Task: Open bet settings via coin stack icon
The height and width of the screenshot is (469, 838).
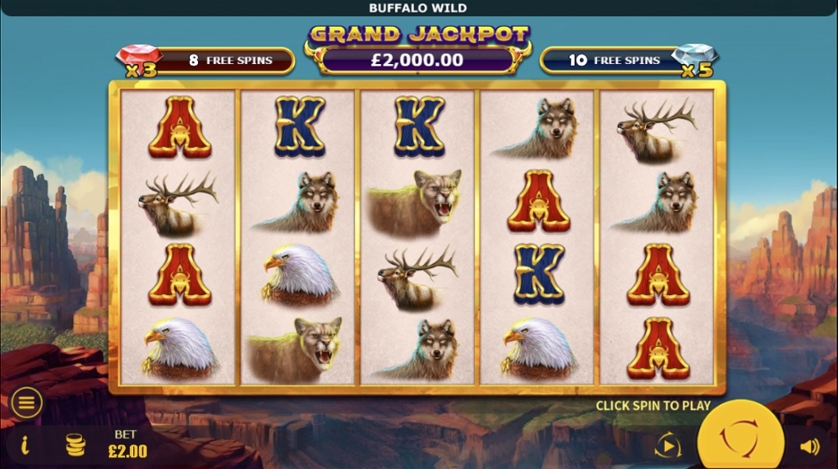Action: 76,445
